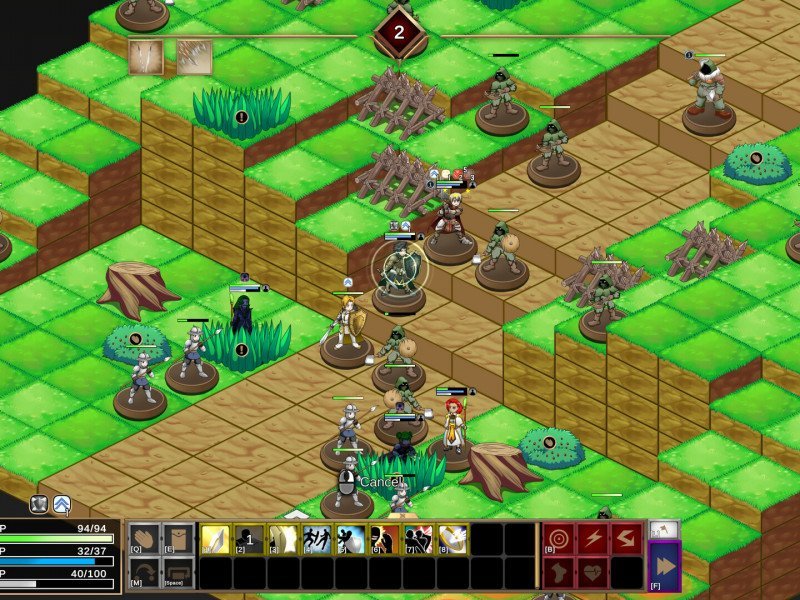
Task: Click the open hand action button
Action: coord(145,540)
